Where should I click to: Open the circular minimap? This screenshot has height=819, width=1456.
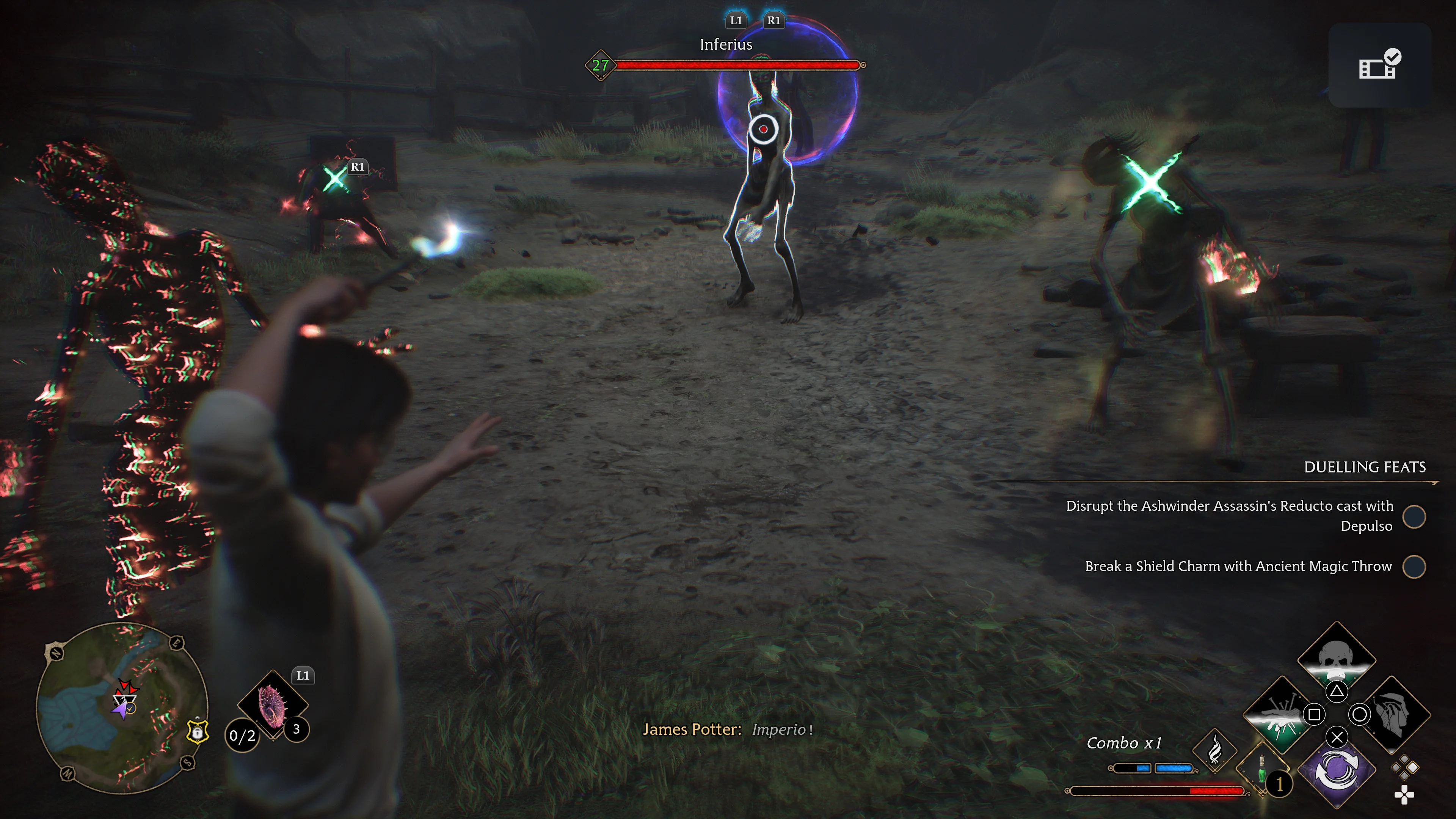(122, 708)
